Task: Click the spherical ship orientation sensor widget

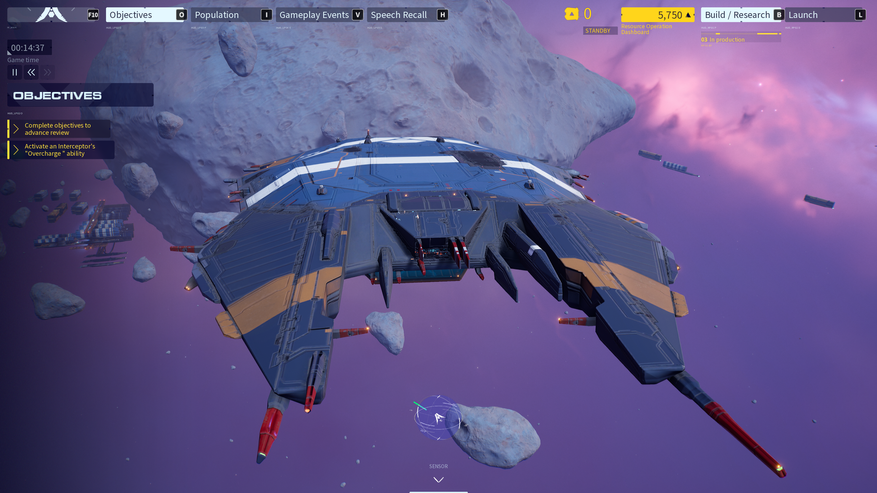Action: [x=437, y=417]
